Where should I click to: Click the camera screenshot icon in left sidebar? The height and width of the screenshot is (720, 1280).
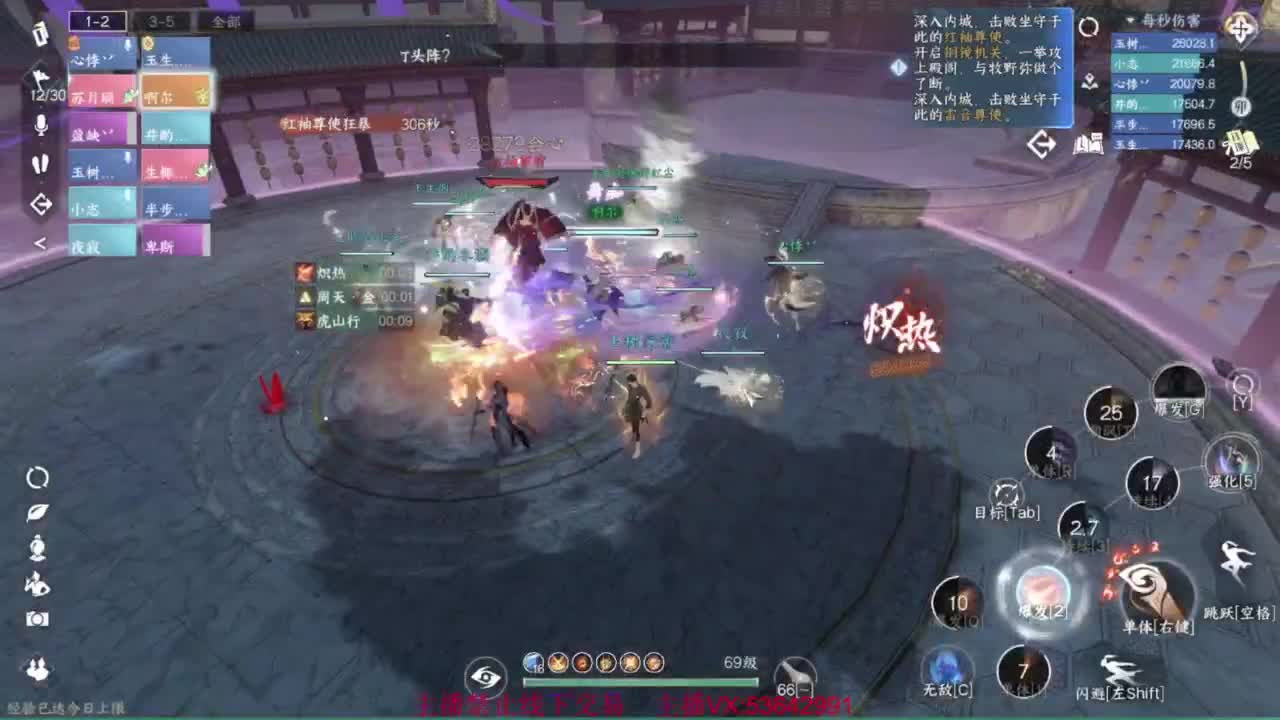click(36, 618)
